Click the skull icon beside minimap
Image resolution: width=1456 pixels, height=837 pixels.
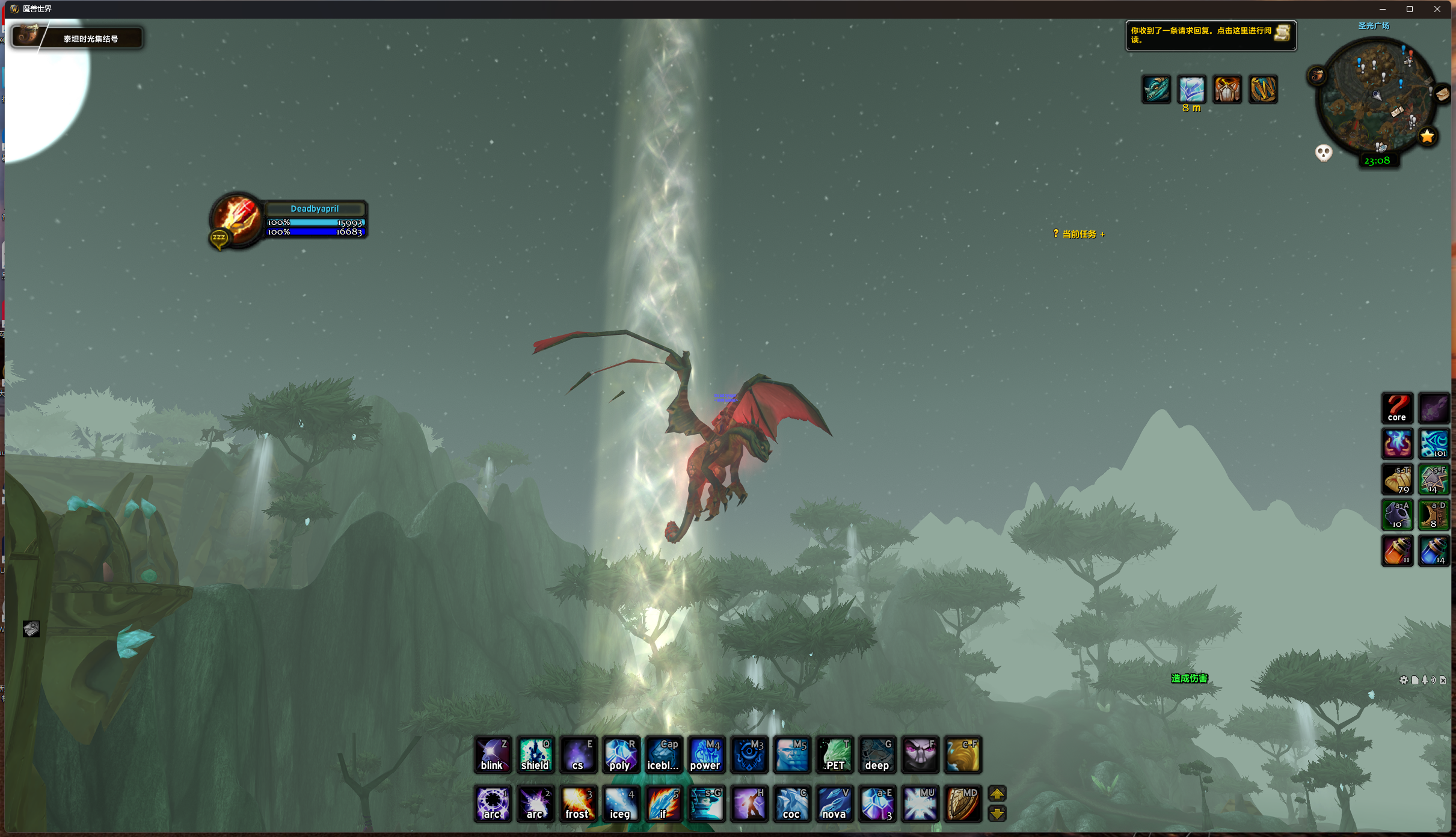(x=1323, y=153)
